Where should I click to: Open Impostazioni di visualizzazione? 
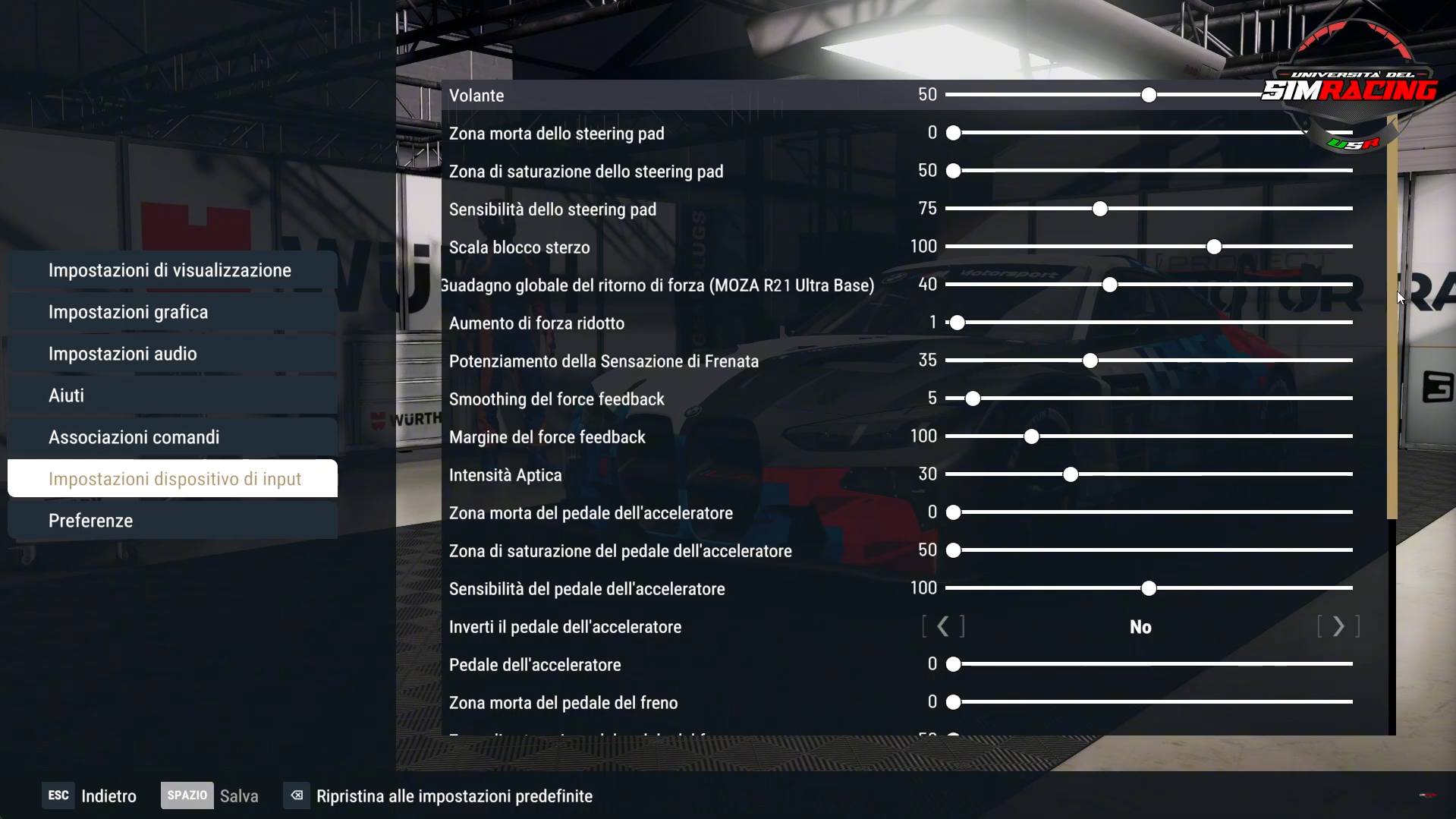pyautogui.click(x=170, y=269)
